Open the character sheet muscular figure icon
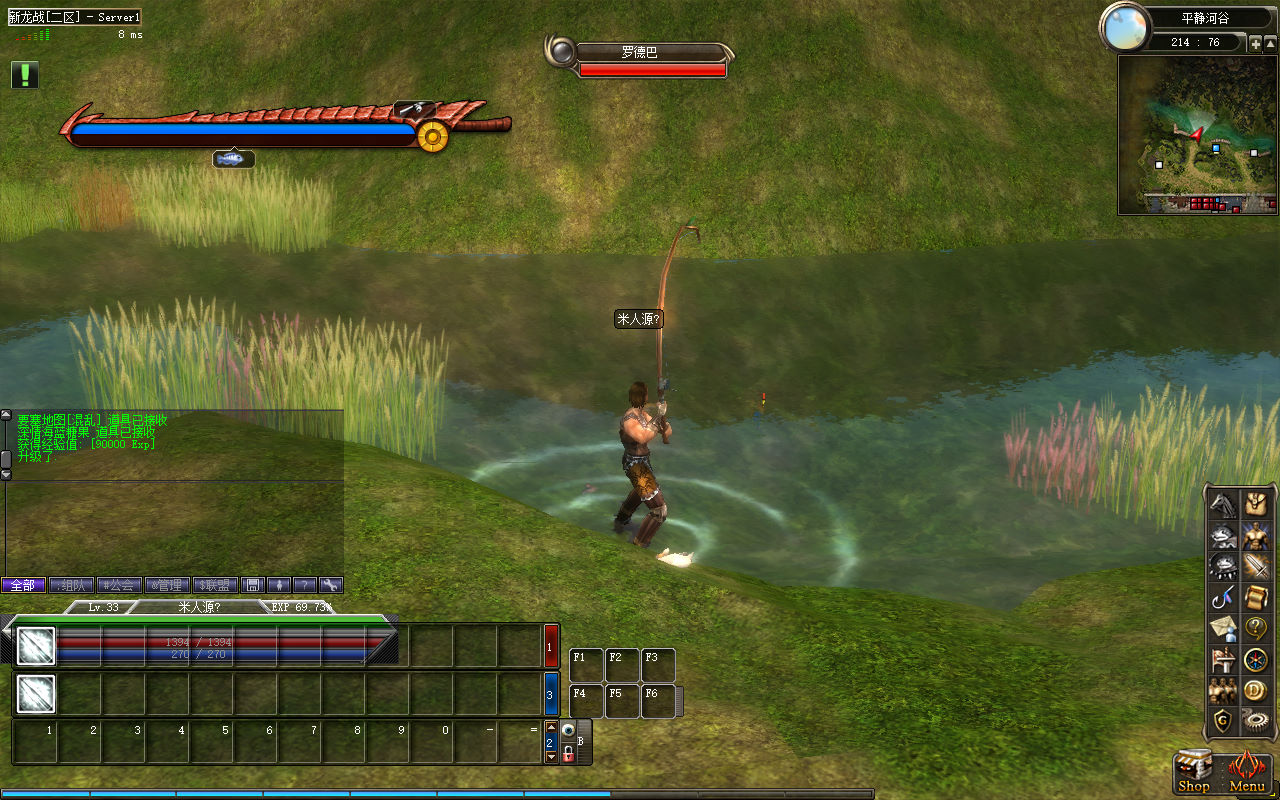 (x=1256, y=535)
